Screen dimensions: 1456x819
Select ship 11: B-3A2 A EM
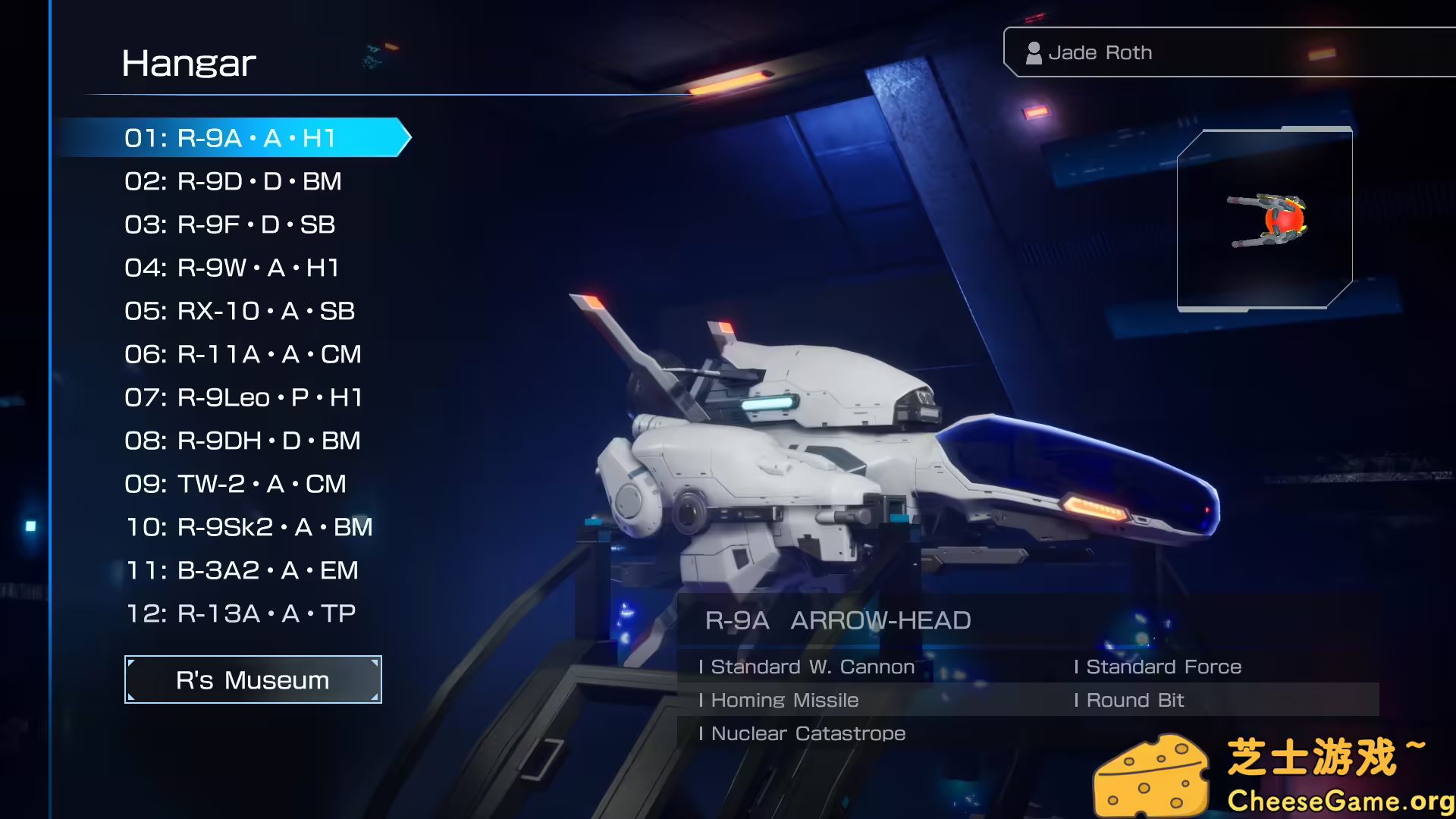click(241, 570)
